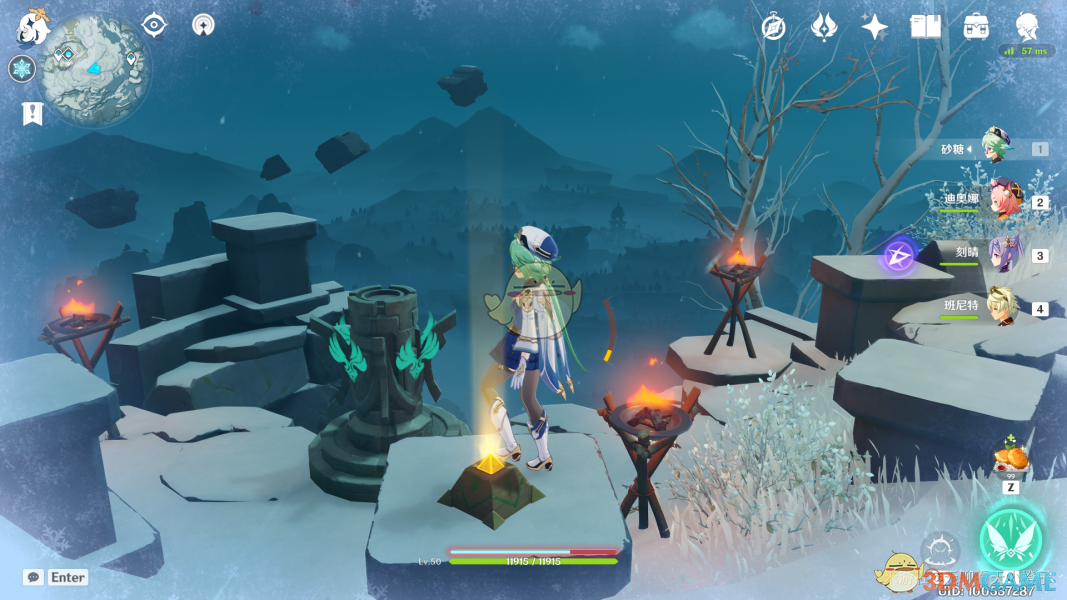Click the flame-shaped emblem icon in top bar
This screenshot has height=600, width=1067.
click(x=823, y=27)
